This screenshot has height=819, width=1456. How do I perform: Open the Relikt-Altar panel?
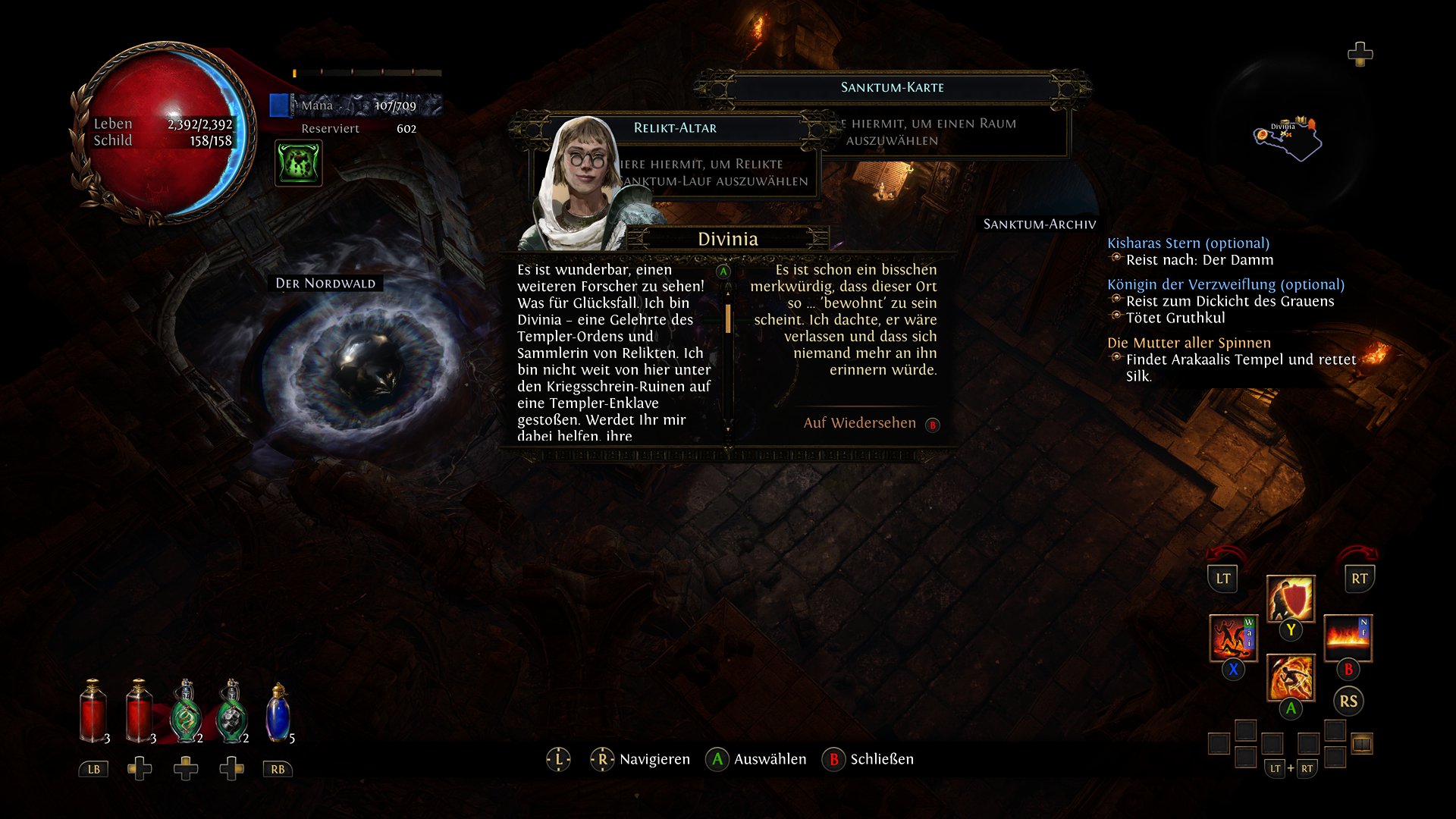pos(675,128)
